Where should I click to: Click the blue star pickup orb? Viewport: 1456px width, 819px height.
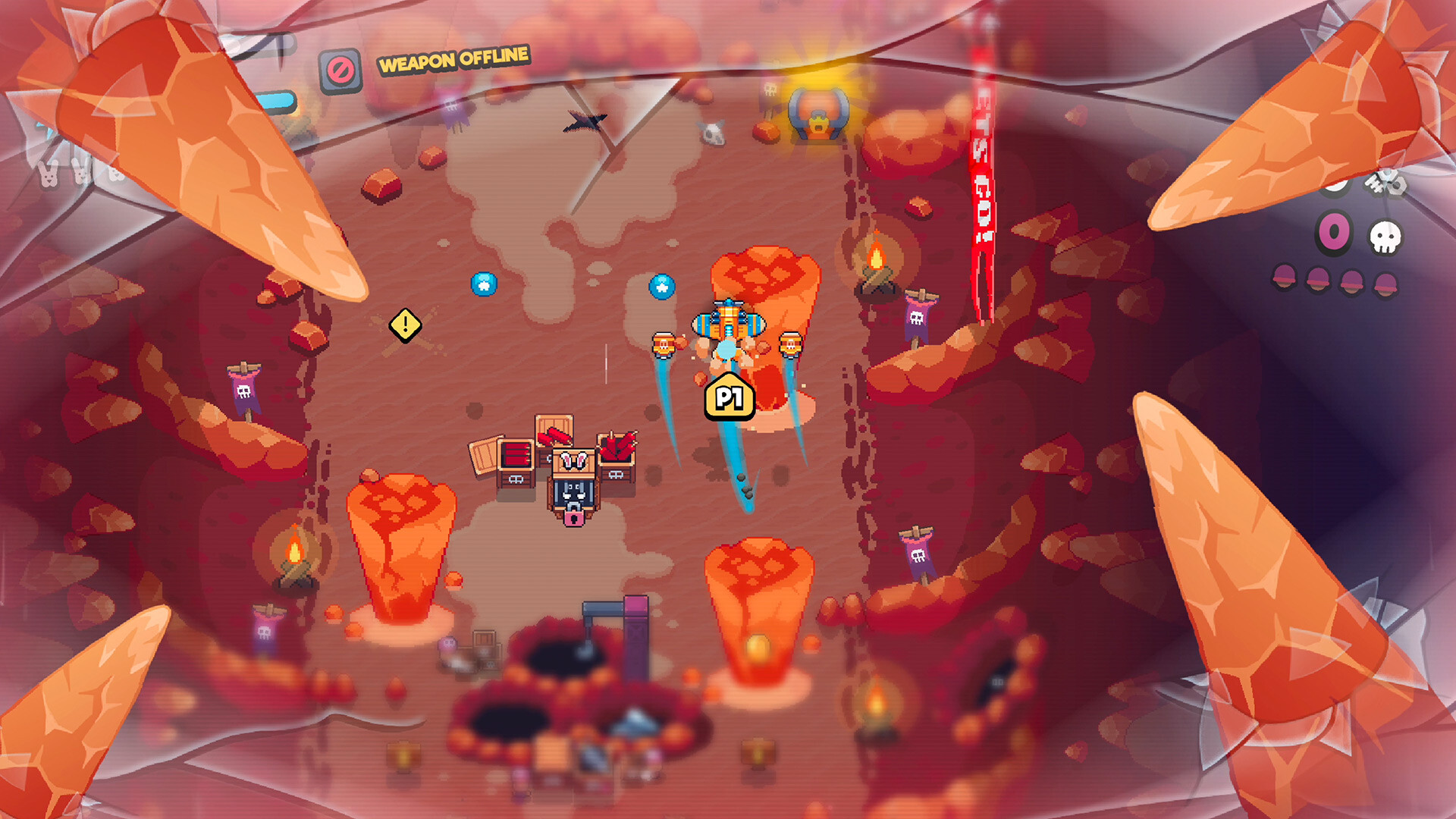pos(663,287)
